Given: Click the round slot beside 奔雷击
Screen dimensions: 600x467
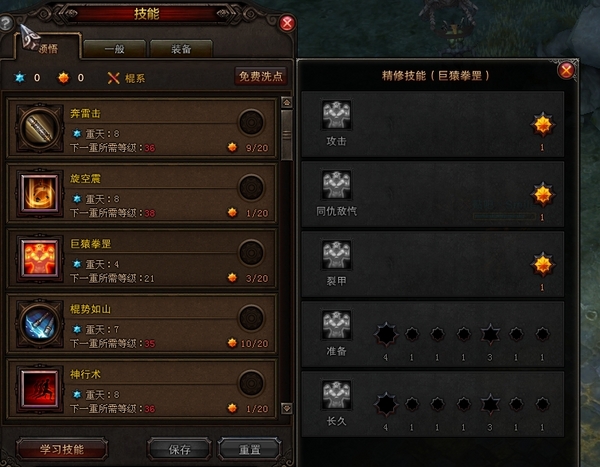Looking at the screenshot, I should [252, 122].
